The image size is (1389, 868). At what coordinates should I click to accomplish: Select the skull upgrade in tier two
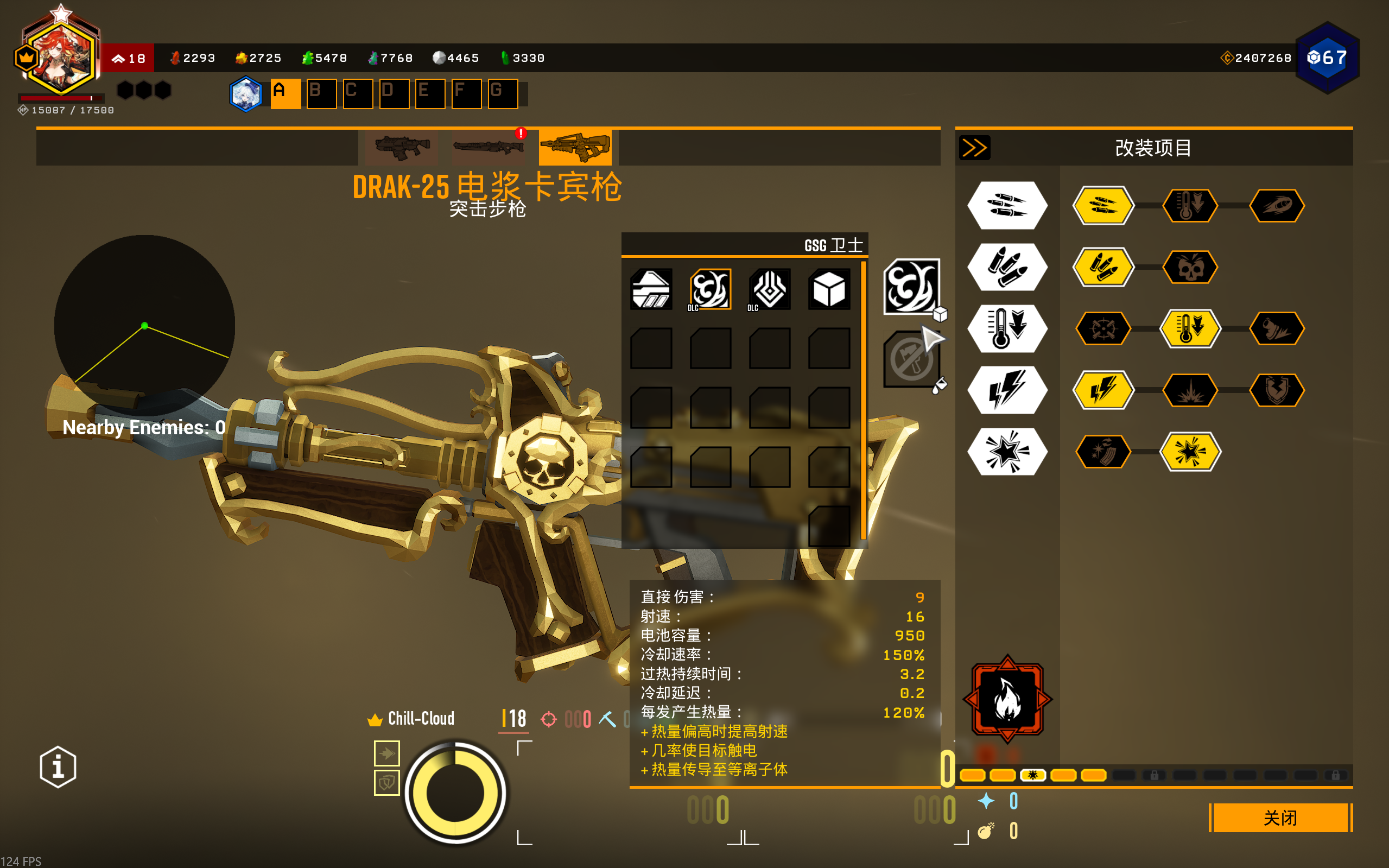tap(1190, 267)
